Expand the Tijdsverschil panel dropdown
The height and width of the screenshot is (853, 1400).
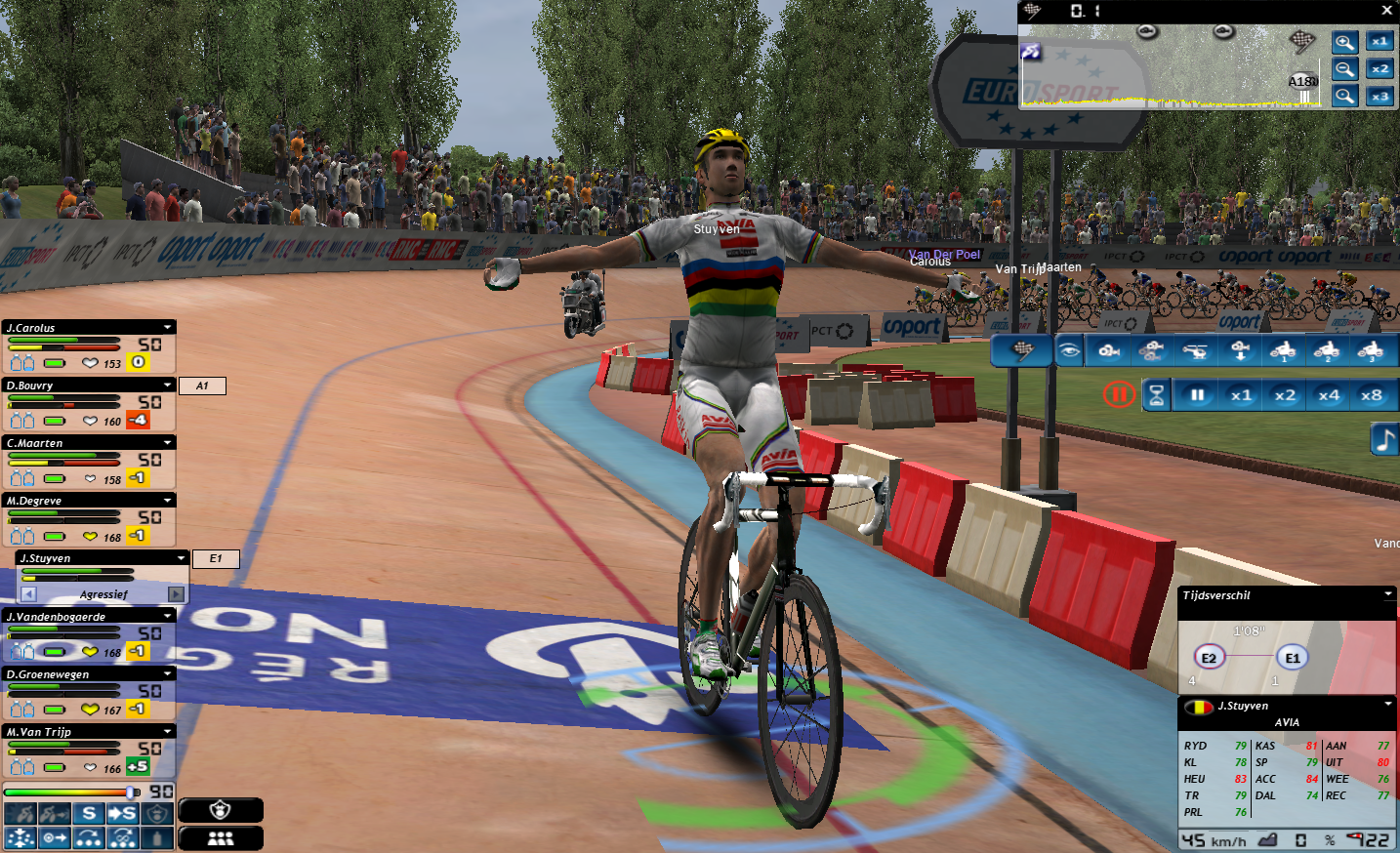click(x=1387, y=594)
